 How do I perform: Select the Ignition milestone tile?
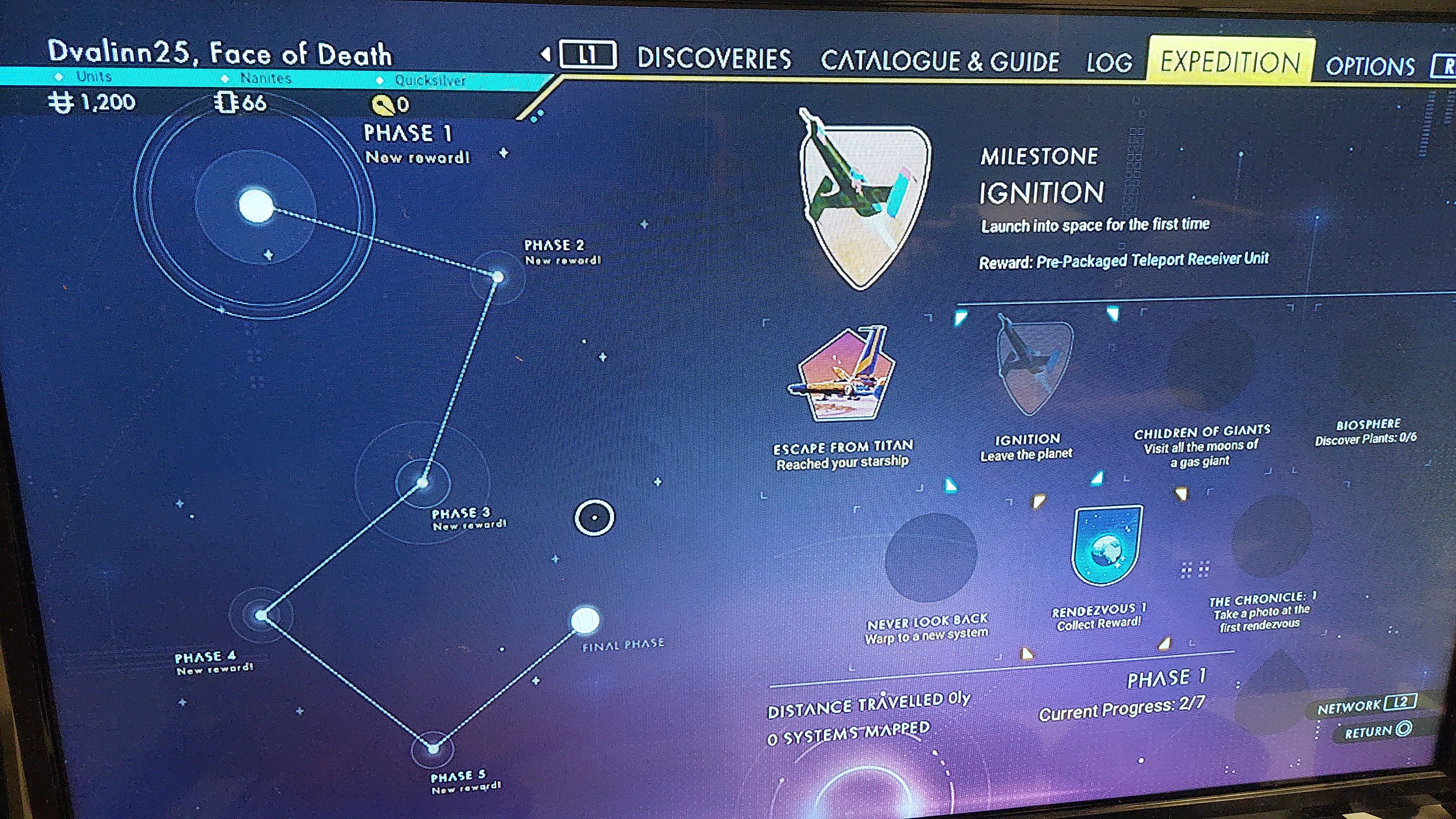coord(1032,367)
